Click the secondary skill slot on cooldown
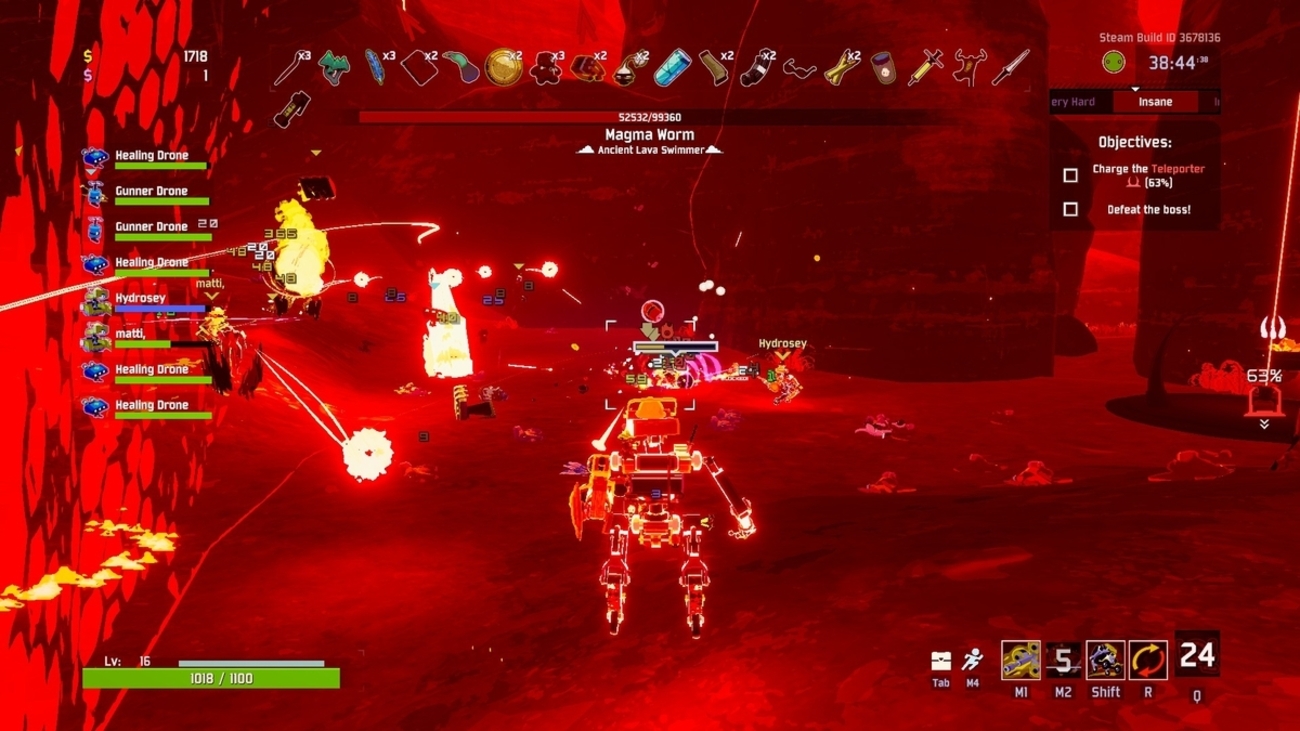The width and height of the screenshot is (1300, 731). [x=1063, y=660]
